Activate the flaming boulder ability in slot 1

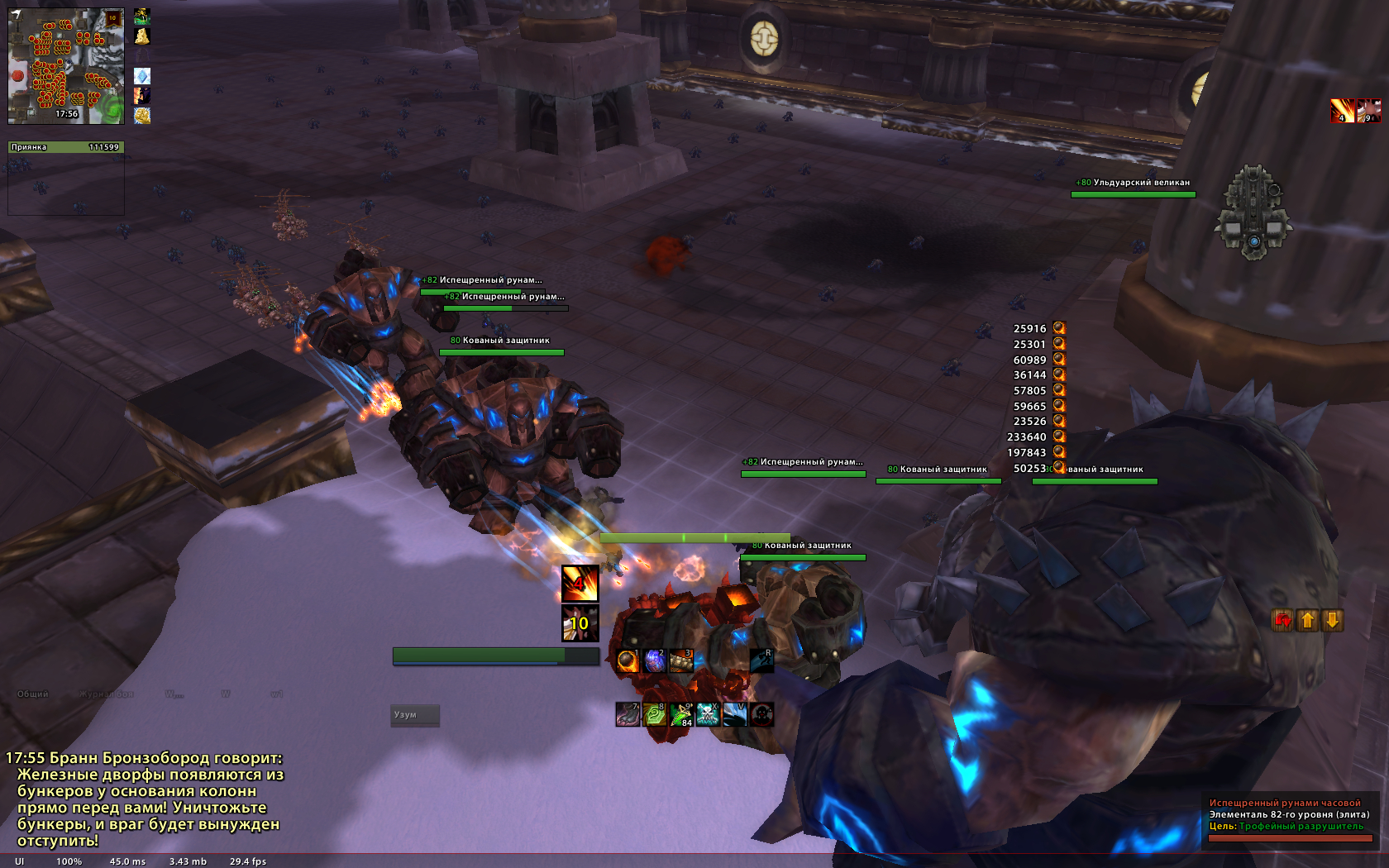tap(628, 661)
